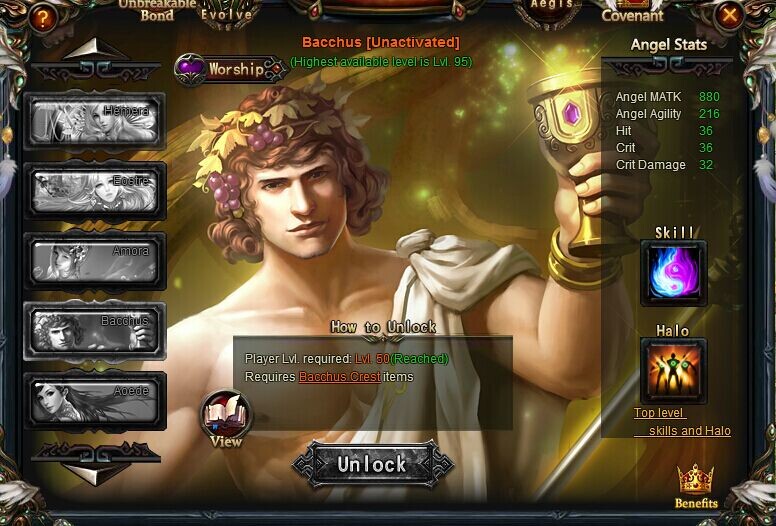Open the Covenant tab
This screenshot has height=526, width=776.
tap(632, 12)
